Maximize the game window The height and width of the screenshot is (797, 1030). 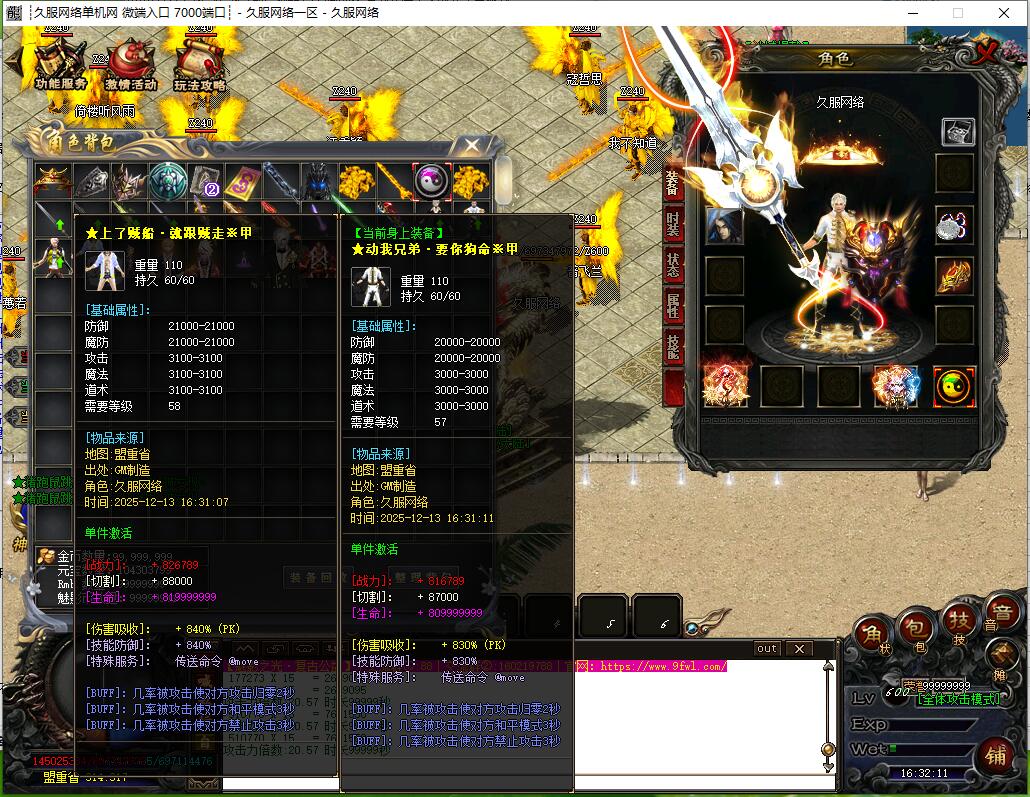[957, 13]
